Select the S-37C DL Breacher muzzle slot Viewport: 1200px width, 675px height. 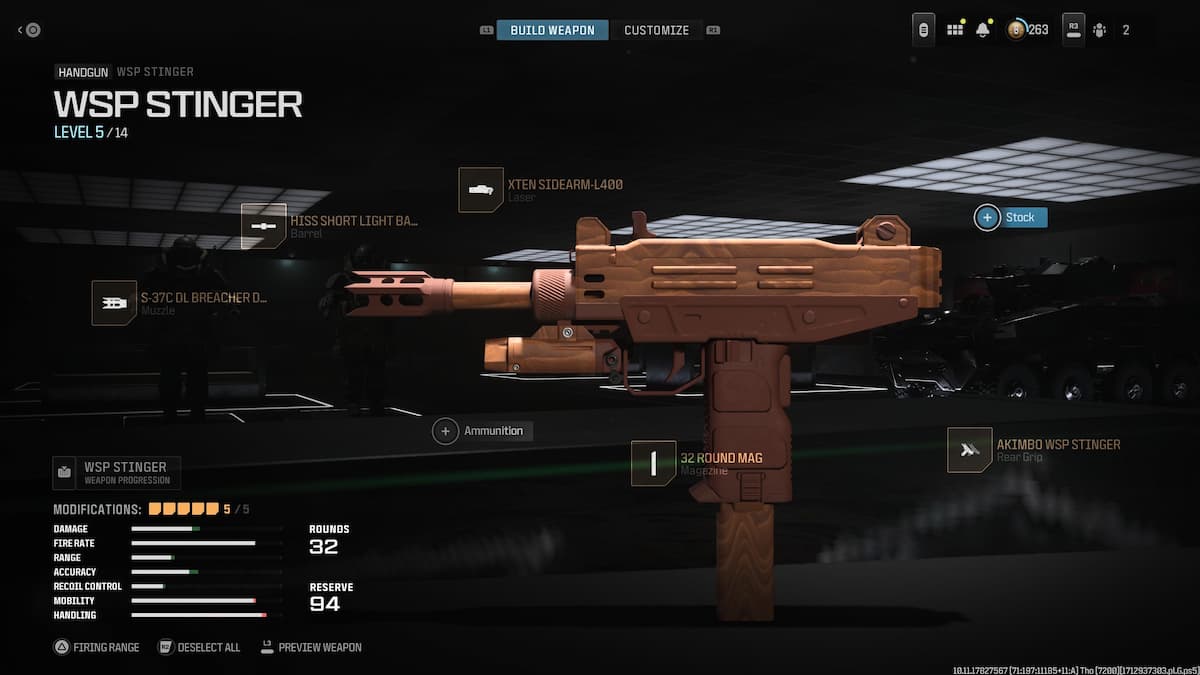click(114, 302)
